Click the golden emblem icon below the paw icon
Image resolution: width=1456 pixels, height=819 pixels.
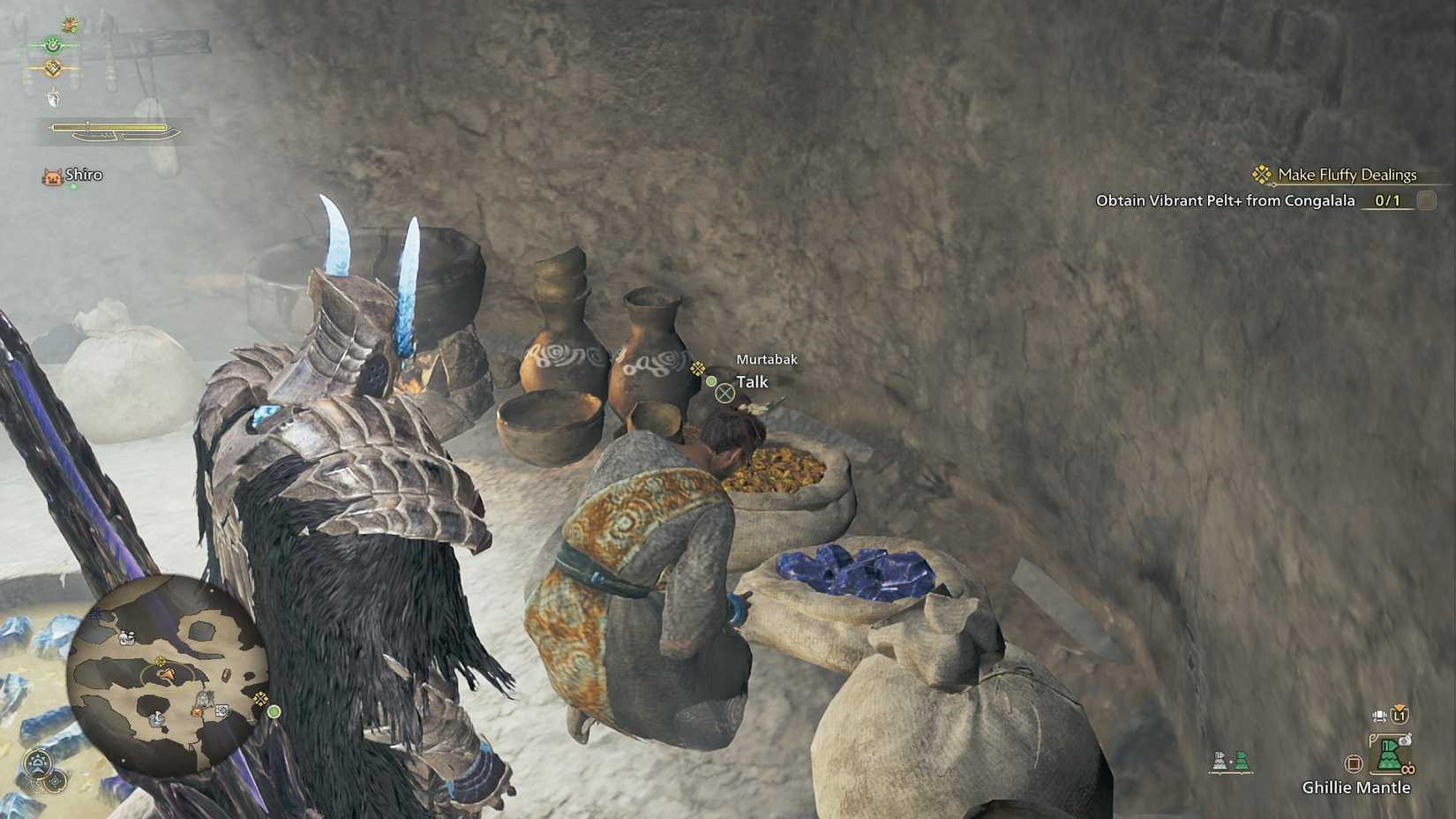tap(53, 67)
